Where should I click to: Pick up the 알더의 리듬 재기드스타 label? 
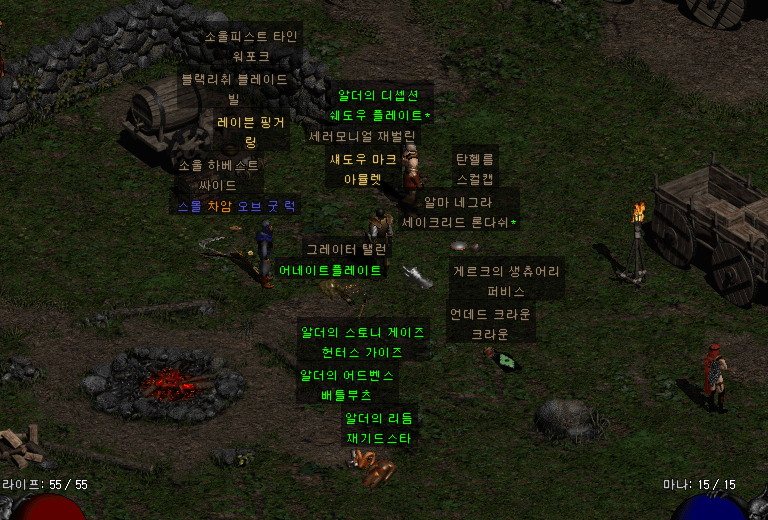[378, 428]
